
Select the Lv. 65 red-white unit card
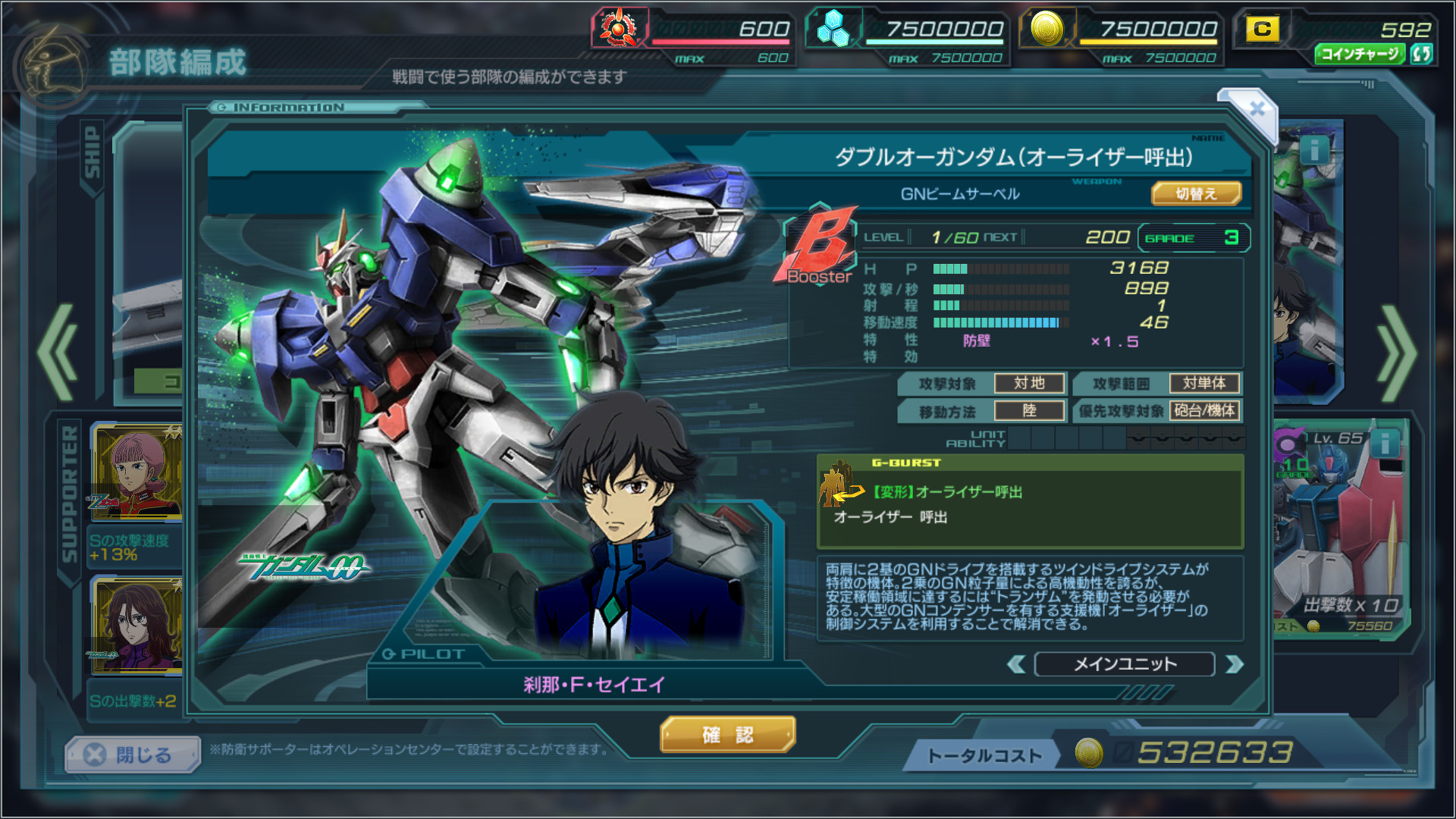(x=1339, y=531)
